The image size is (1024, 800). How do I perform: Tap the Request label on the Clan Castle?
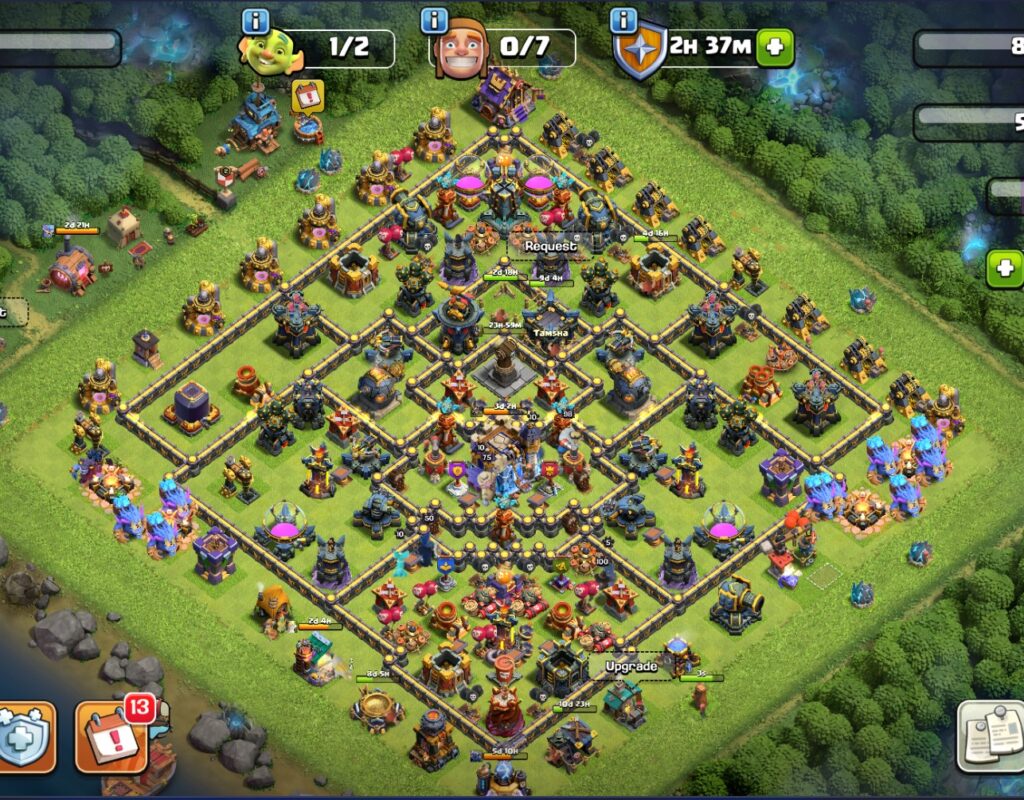pyautogui.click(x=551, y=245)
